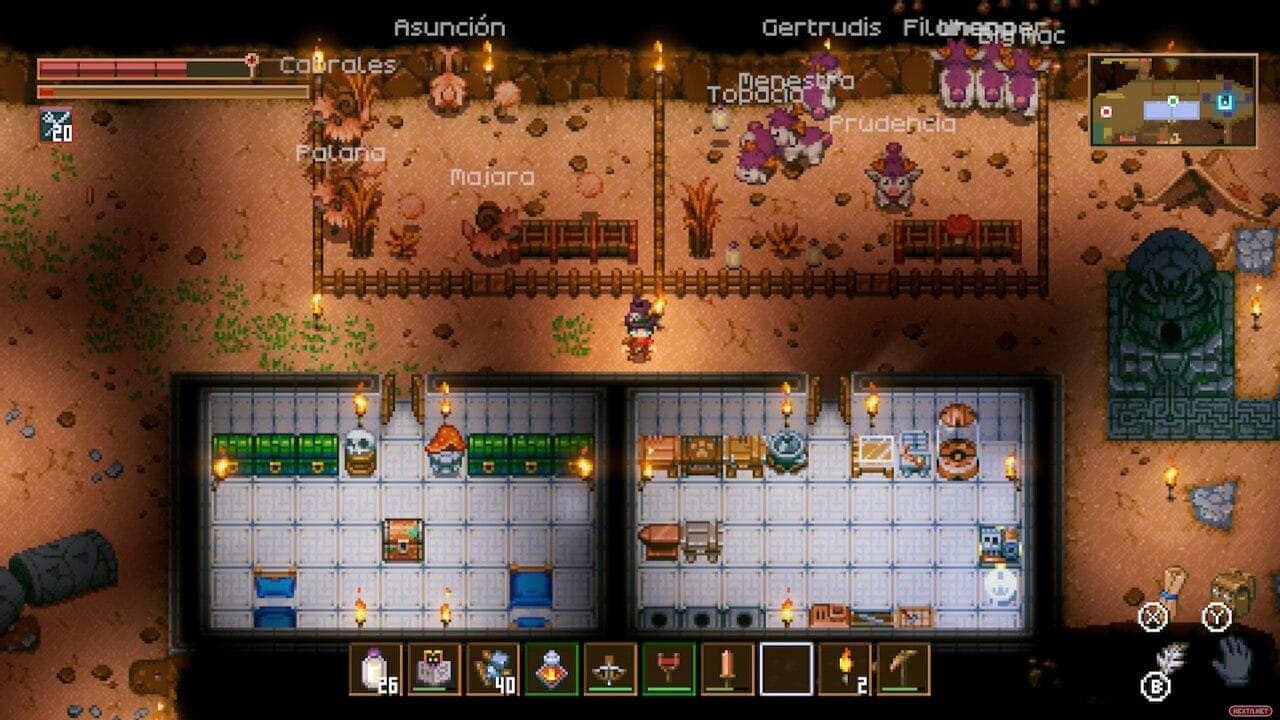Viewport: 1280px width, 720px height.
Task: Select the copper sword hotbar slot
Action: tap(727, 668)
